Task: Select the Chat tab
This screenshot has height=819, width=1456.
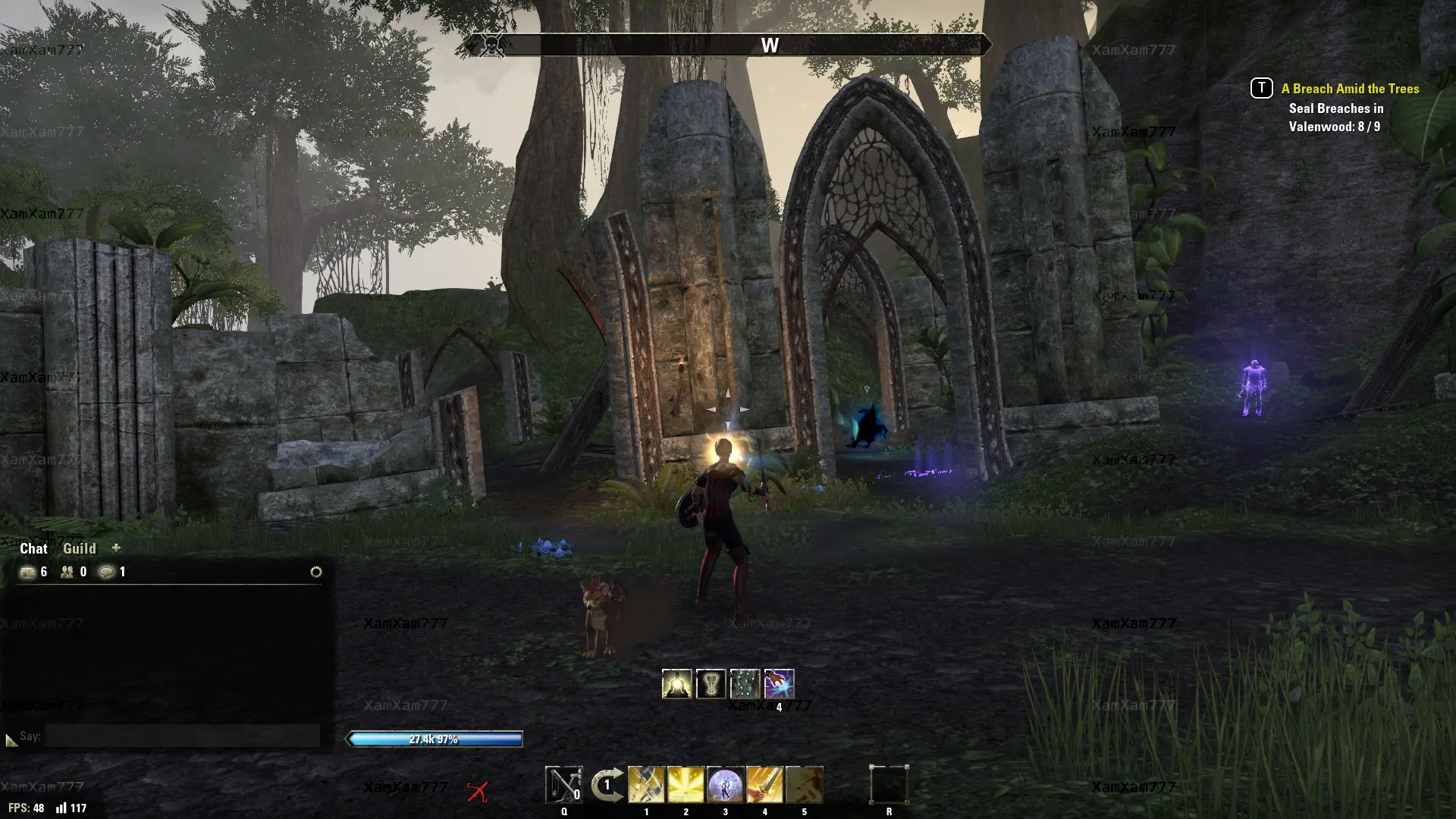Action: coord(33,548)
